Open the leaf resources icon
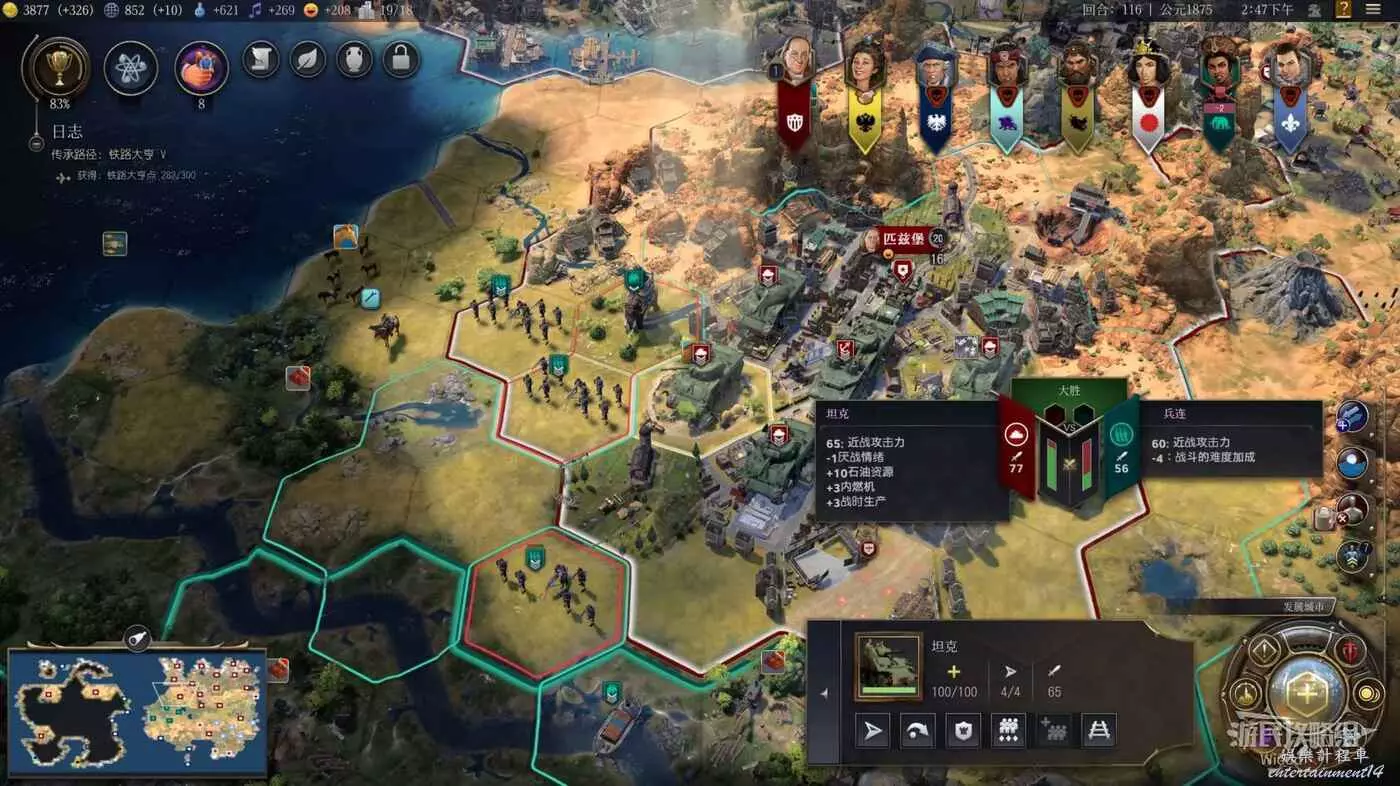The height and width of the screenshot is (786, 1400). point(307,59)
